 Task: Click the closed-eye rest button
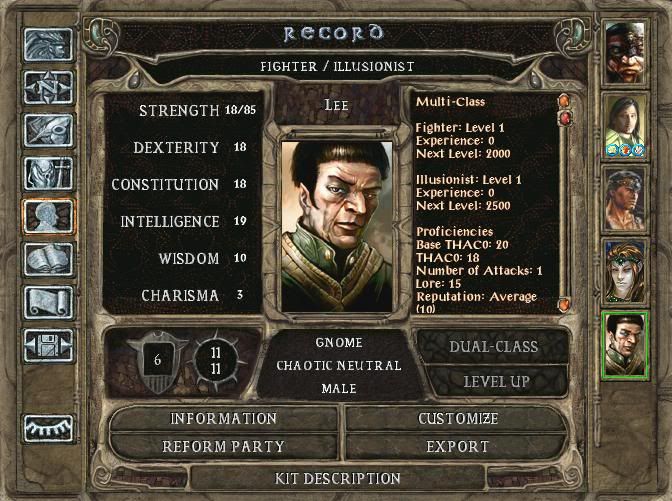pyautogui.click(x=48, y=427)
